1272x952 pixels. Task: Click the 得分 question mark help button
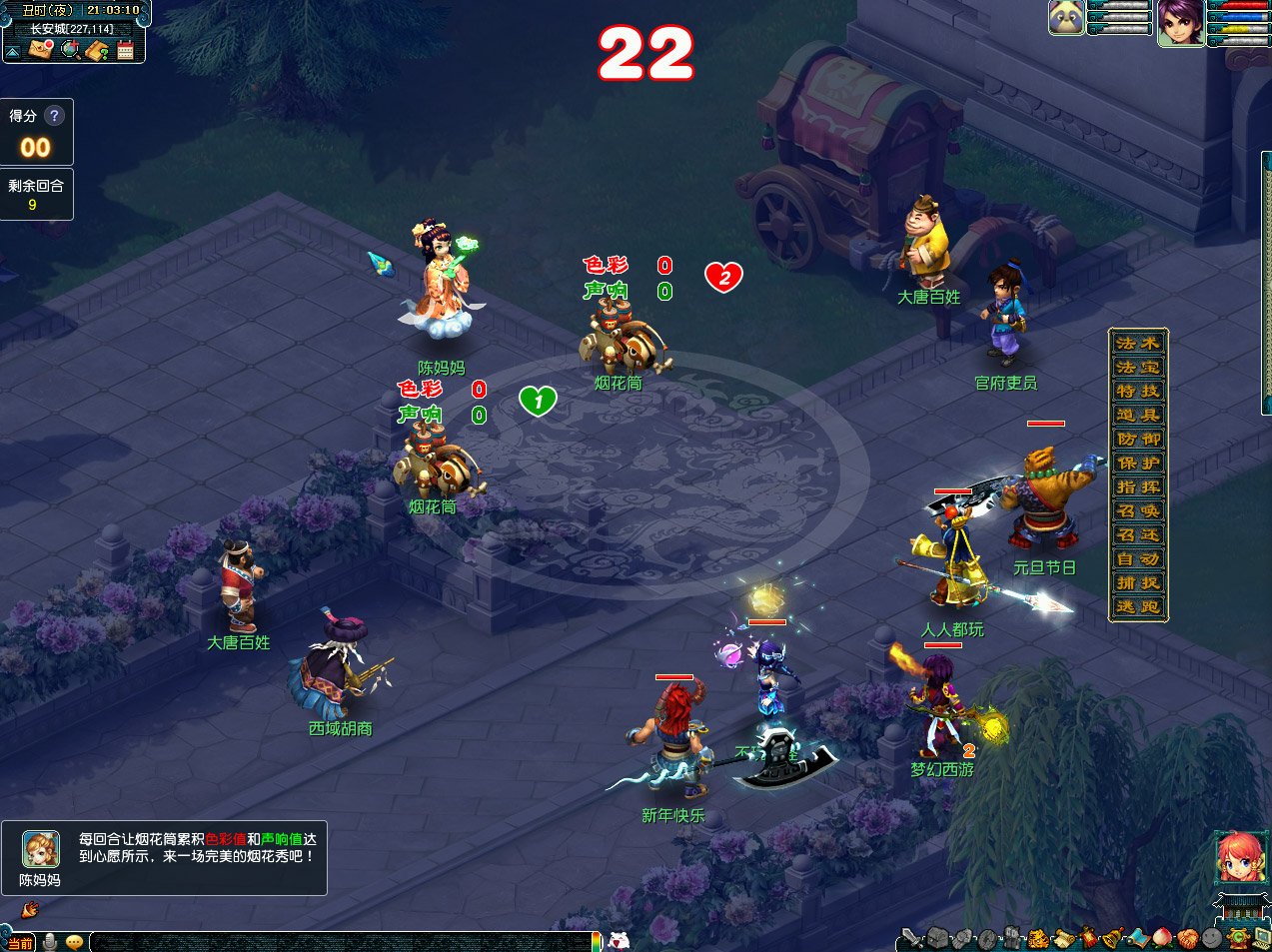pos(55,116)
